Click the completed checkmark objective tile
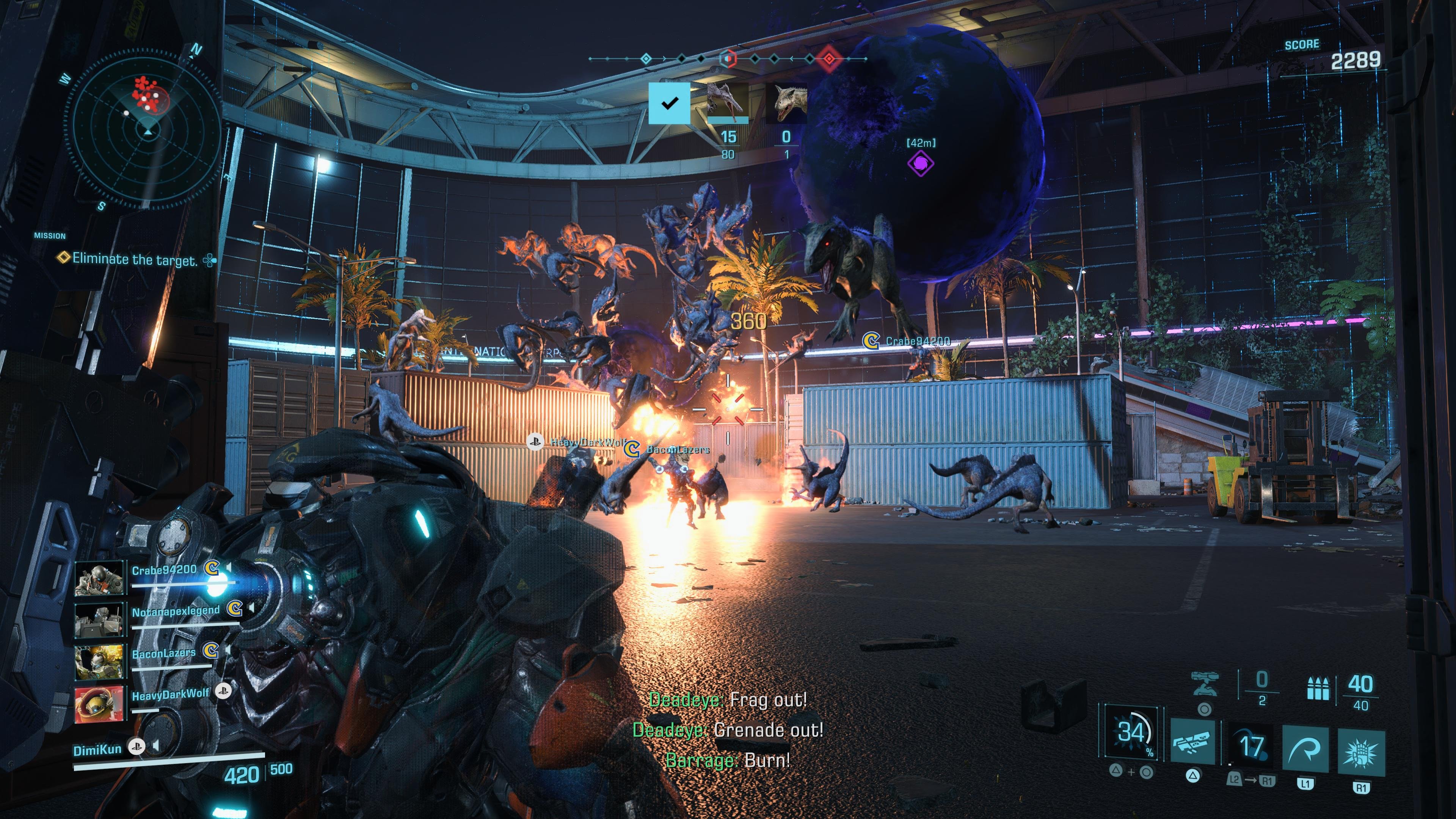The image size is (1456, 819). pyautogui.click(x=669, y=103)
